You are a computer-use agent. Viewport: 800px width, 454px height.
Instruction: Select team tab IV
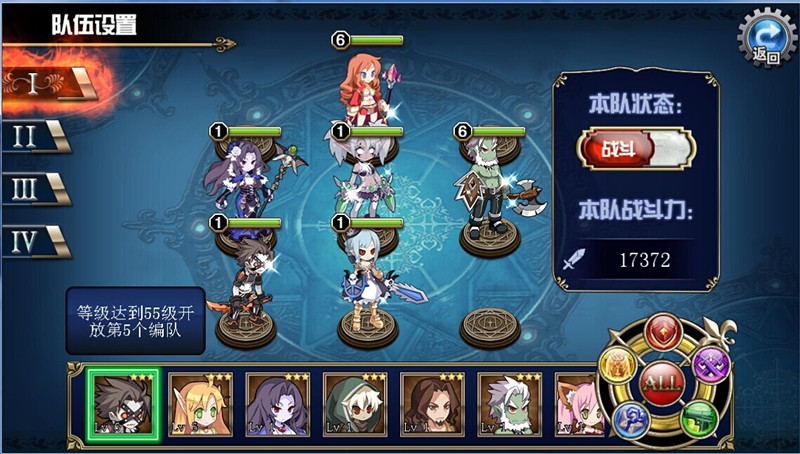pos(32,241)
